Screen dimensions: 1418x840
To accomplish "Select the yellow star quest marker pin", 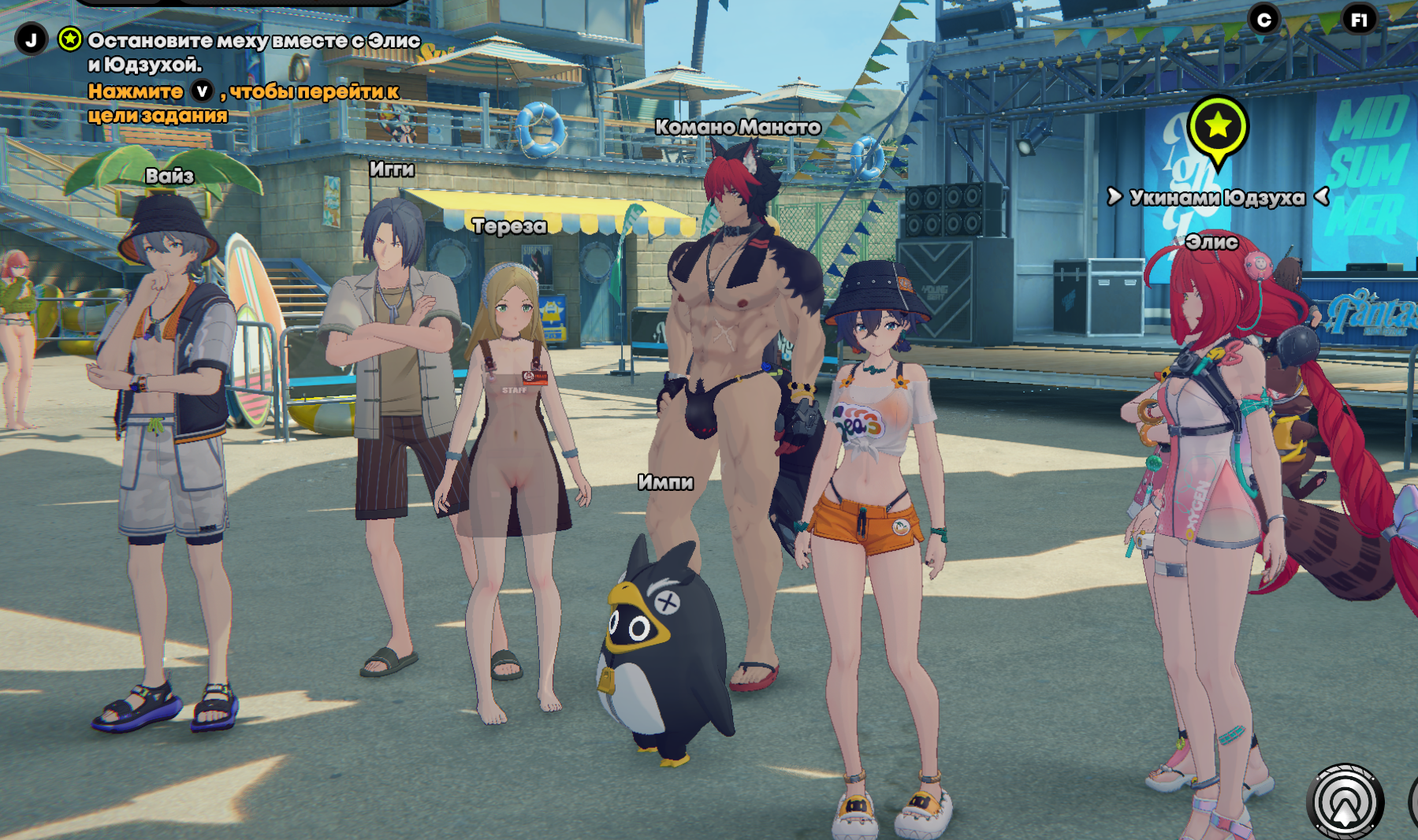I will pos(1218,126).
